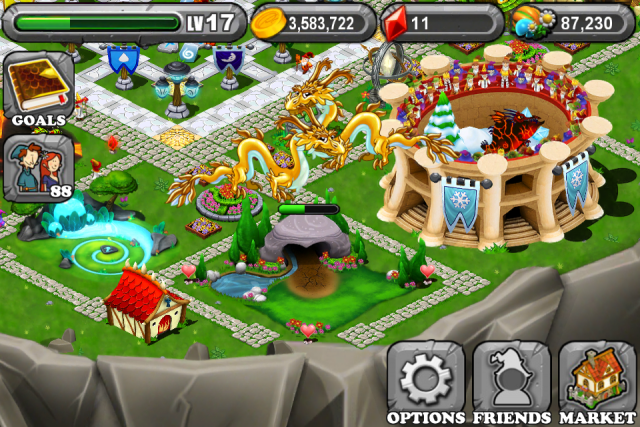Open the Market shop
This screenshot has width=640, height=427.
[598, 380]
